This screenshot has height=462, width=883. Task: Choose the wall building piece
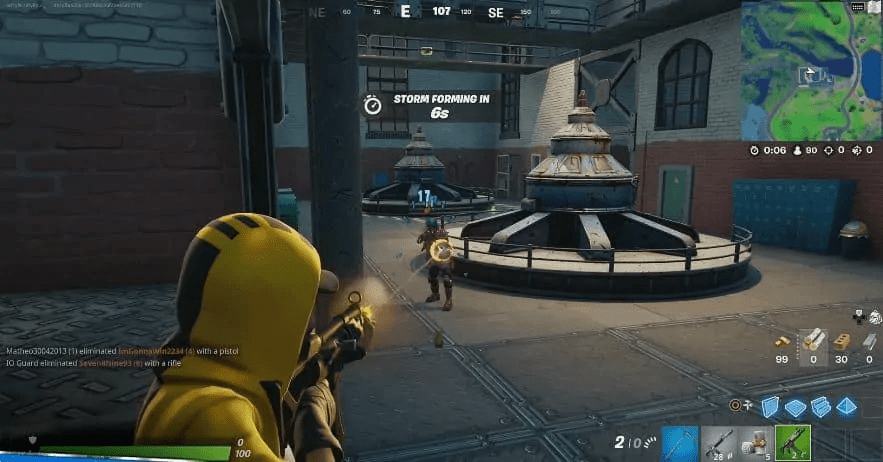770,405
